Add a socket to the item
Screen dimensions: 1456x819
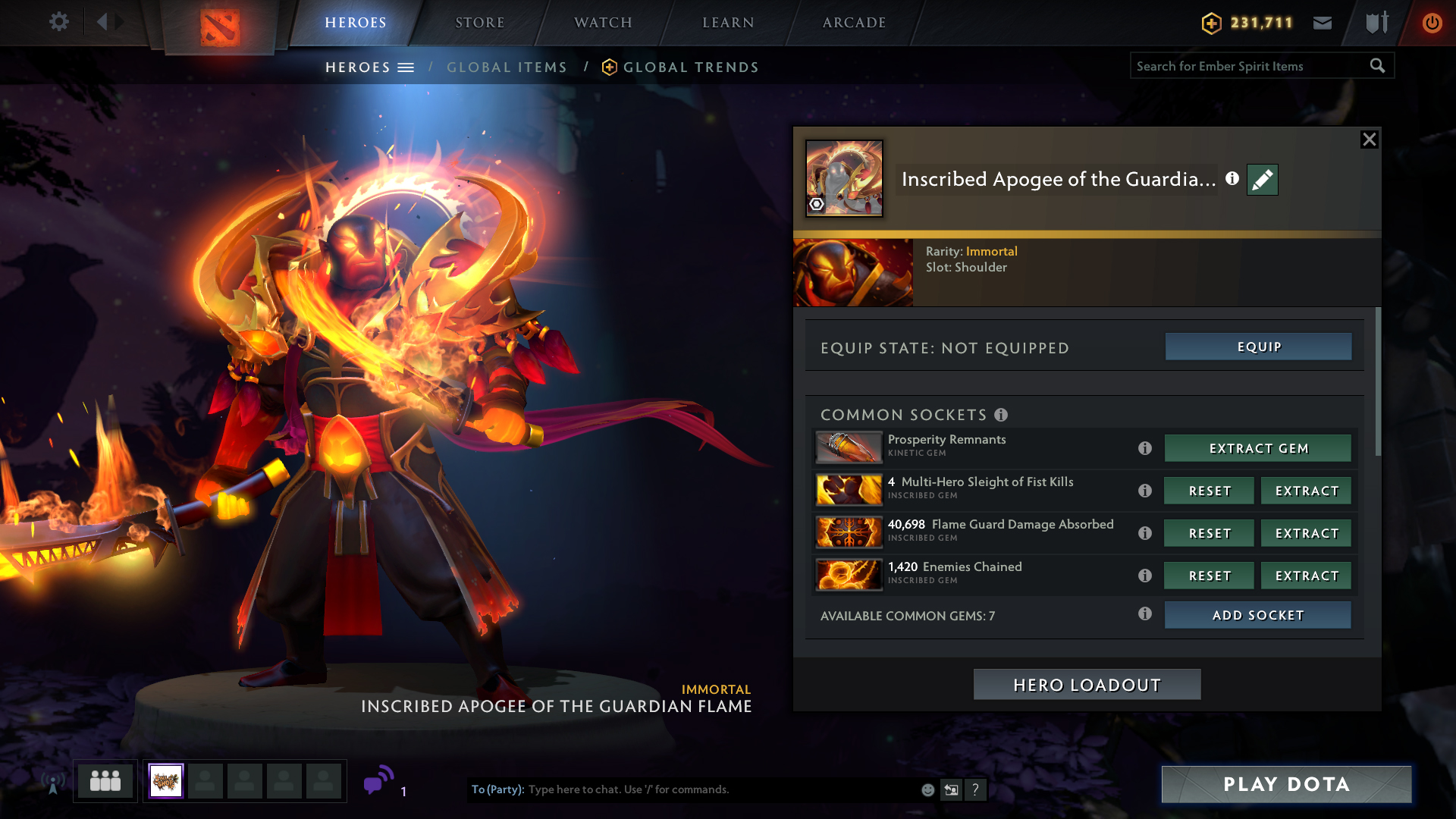tap(1258, 615)
